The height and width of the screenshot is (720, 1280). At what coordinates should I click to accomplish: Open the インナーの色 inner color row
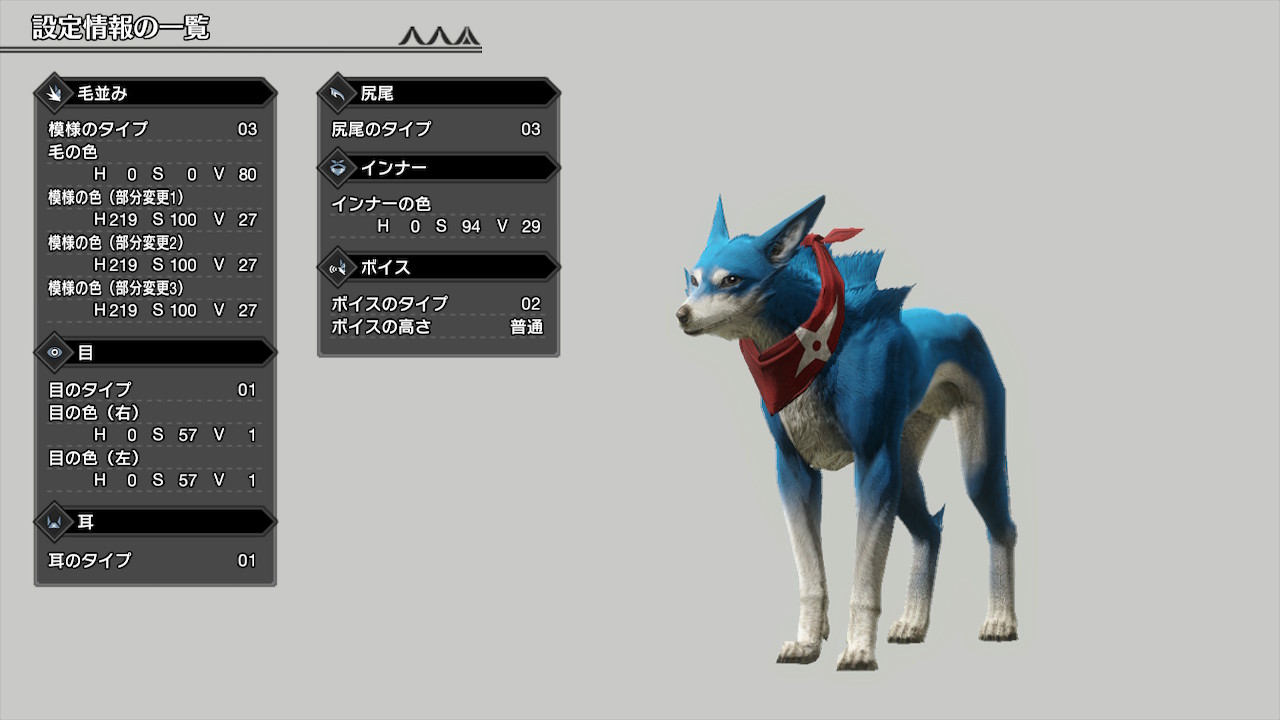(x=436, y=215)
